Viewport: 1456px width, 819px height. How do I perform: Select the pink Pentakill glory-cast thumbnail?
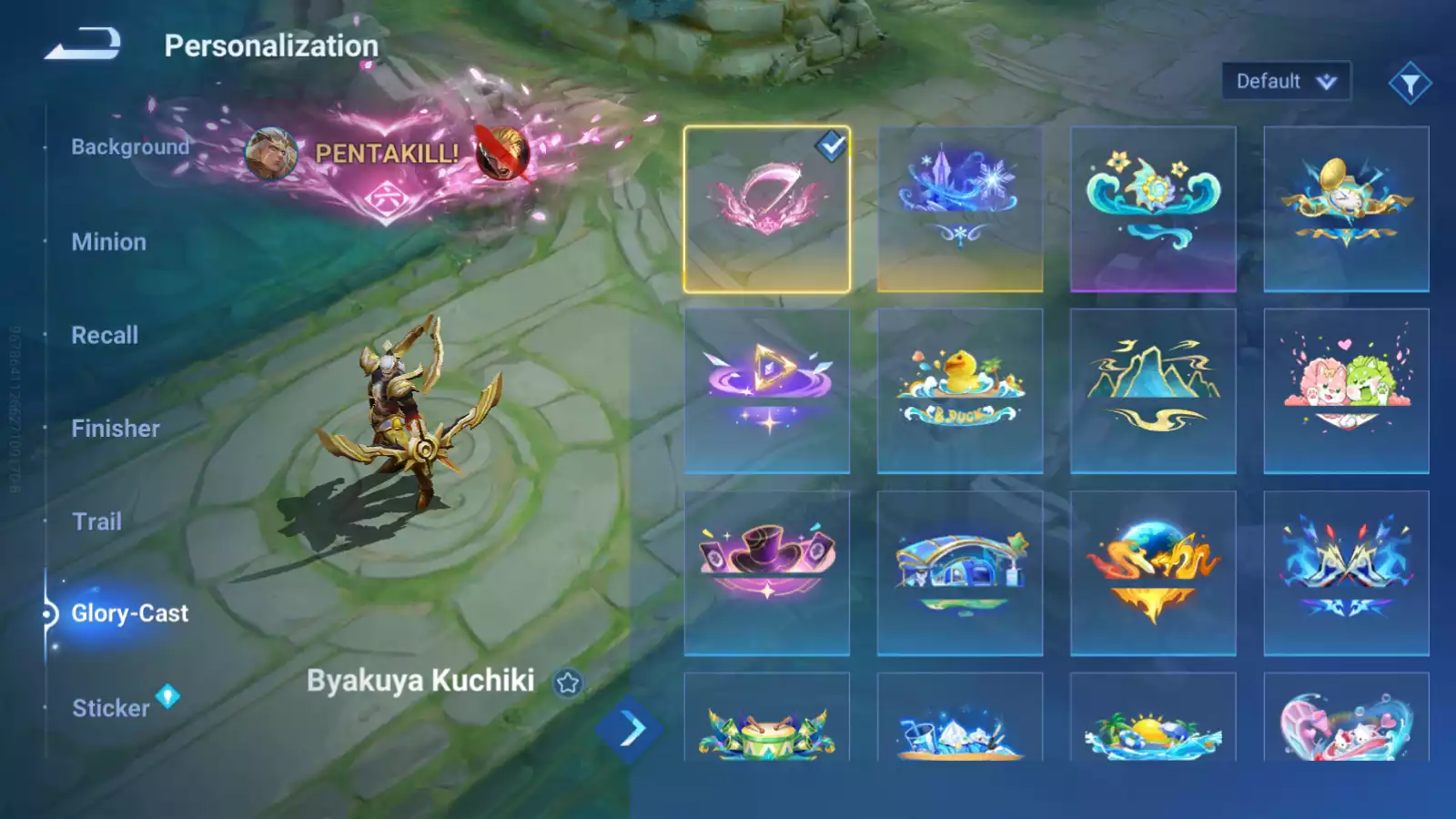point(767,207)
